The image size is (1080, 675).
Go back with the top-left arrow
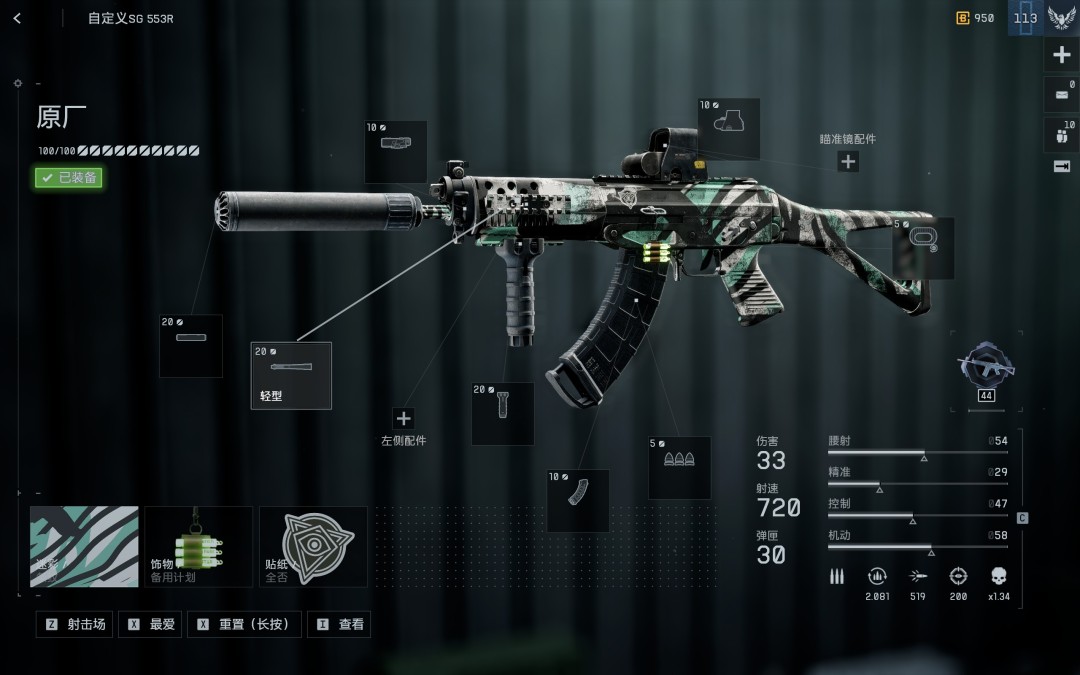click(x=17, y=18)
